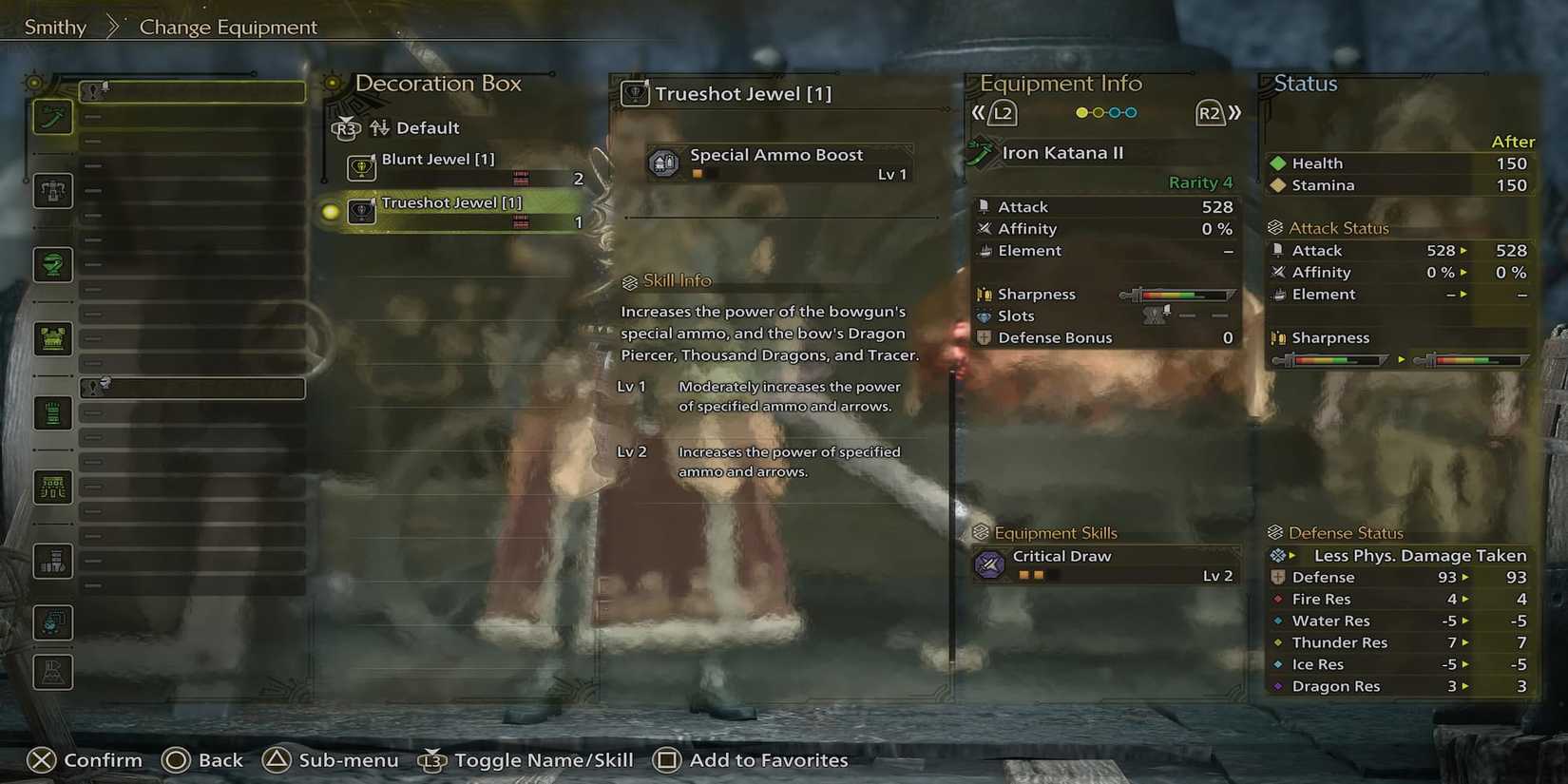
Task: Open the armor category icon on left sidebar
Action: point(52,190)
